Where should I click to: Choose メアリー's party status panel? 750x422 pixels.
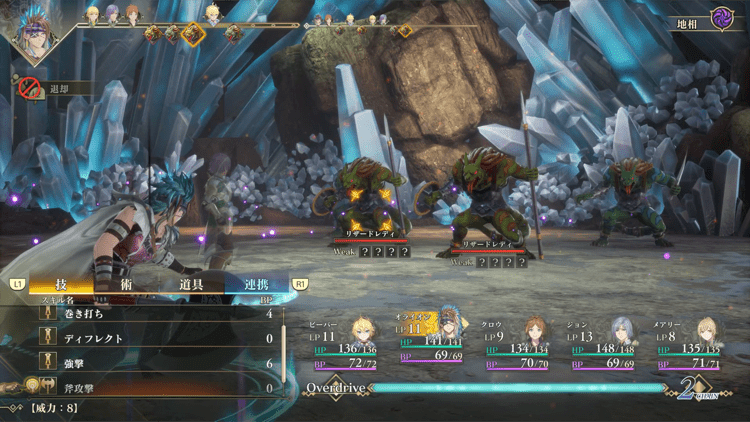tap(689, 343)
